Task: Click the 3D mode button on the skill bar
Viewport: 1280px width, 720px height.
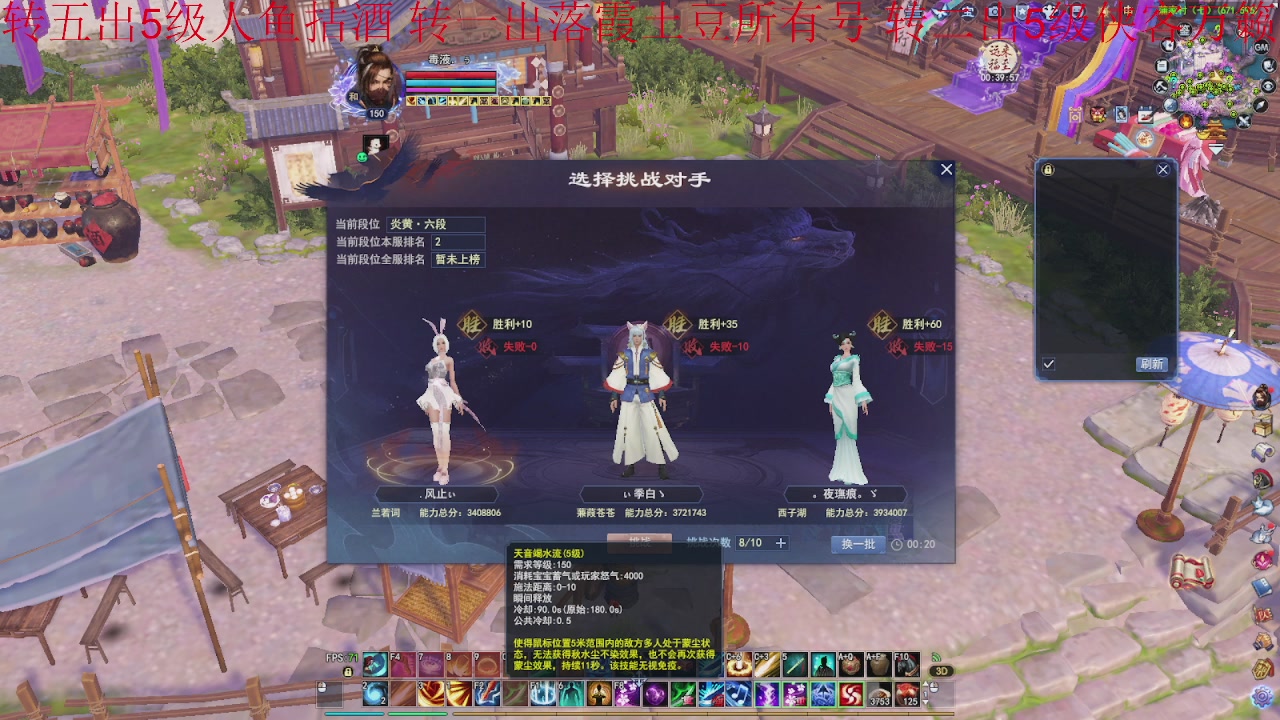Action: point(939,672)
